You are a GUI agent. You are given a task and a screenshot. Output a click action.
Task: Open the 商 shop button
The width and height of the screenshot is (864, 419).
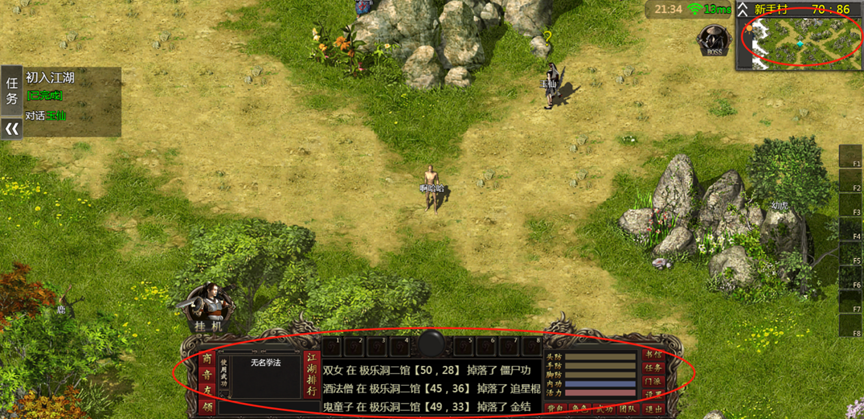tap(207, 358)
